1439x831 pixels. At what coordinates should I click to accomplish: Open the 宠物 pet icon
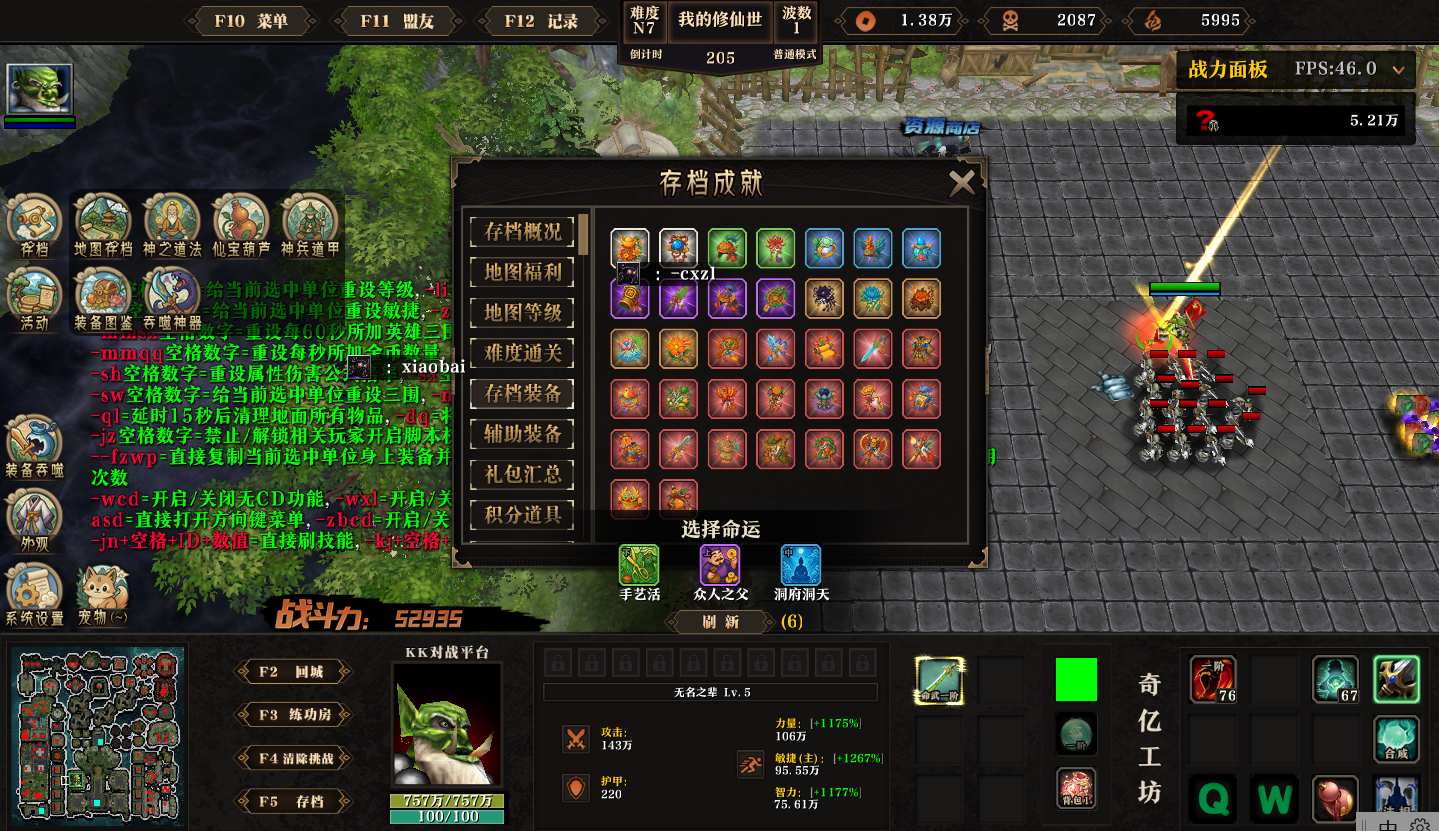tap(103, 592)
